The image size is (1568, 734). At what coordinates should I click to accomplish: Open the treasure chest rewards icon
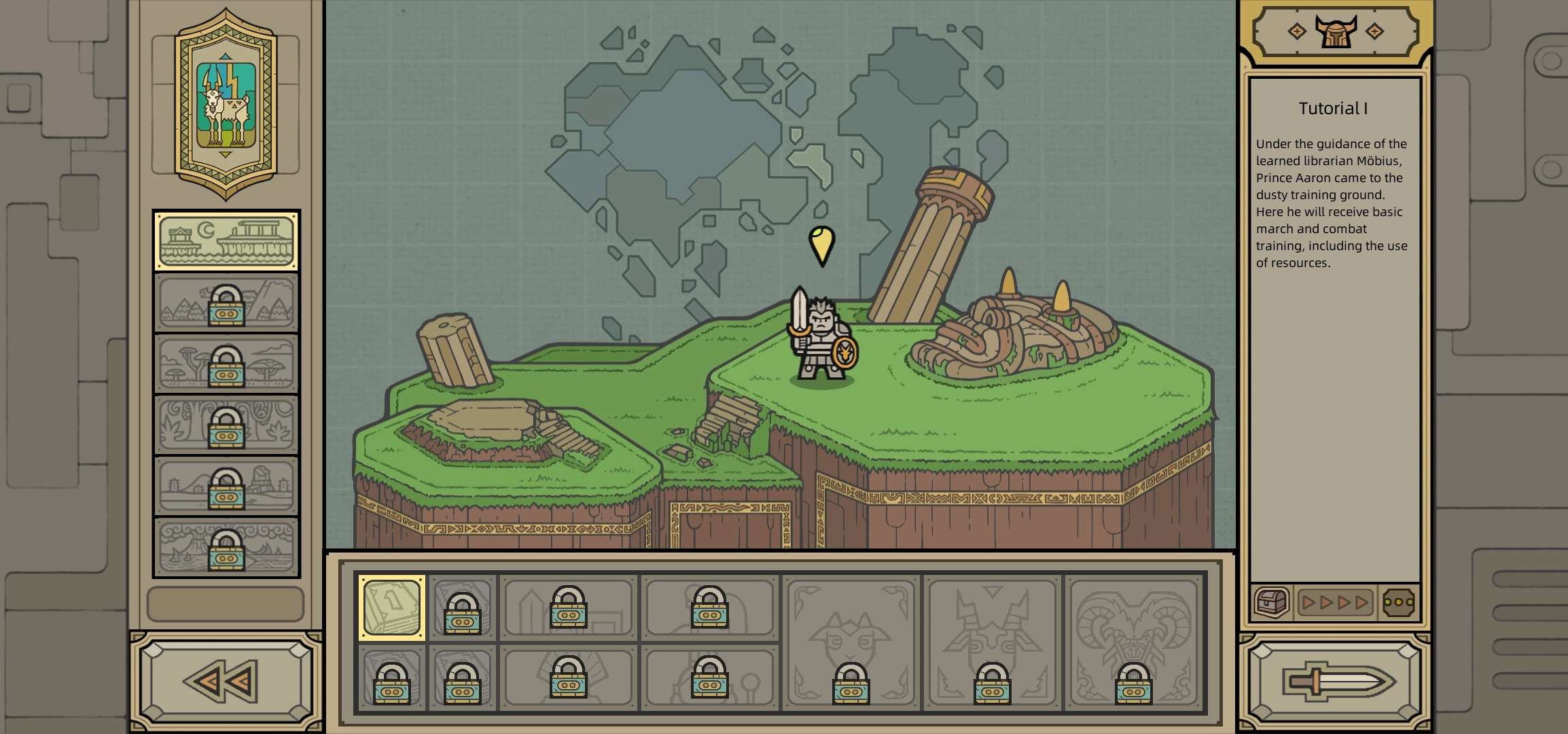1271,602
